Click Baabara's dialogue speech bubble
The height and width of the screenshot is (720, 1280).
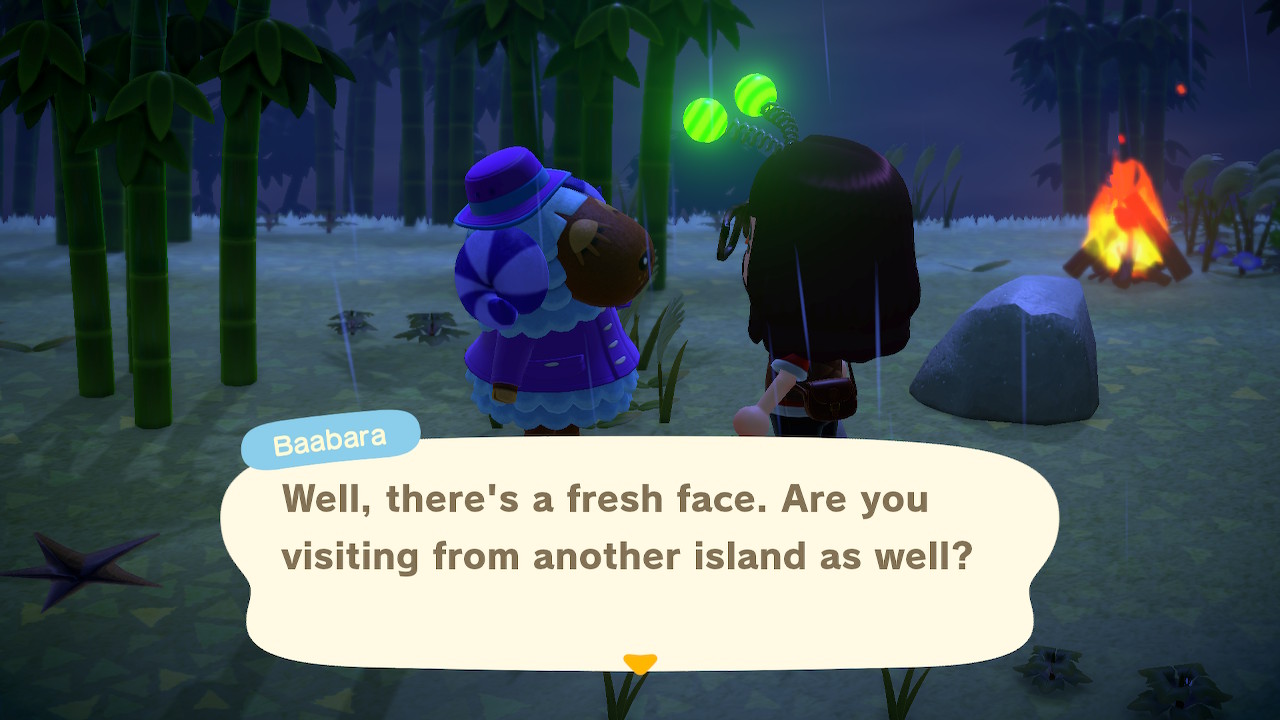[x=638, y=552]
